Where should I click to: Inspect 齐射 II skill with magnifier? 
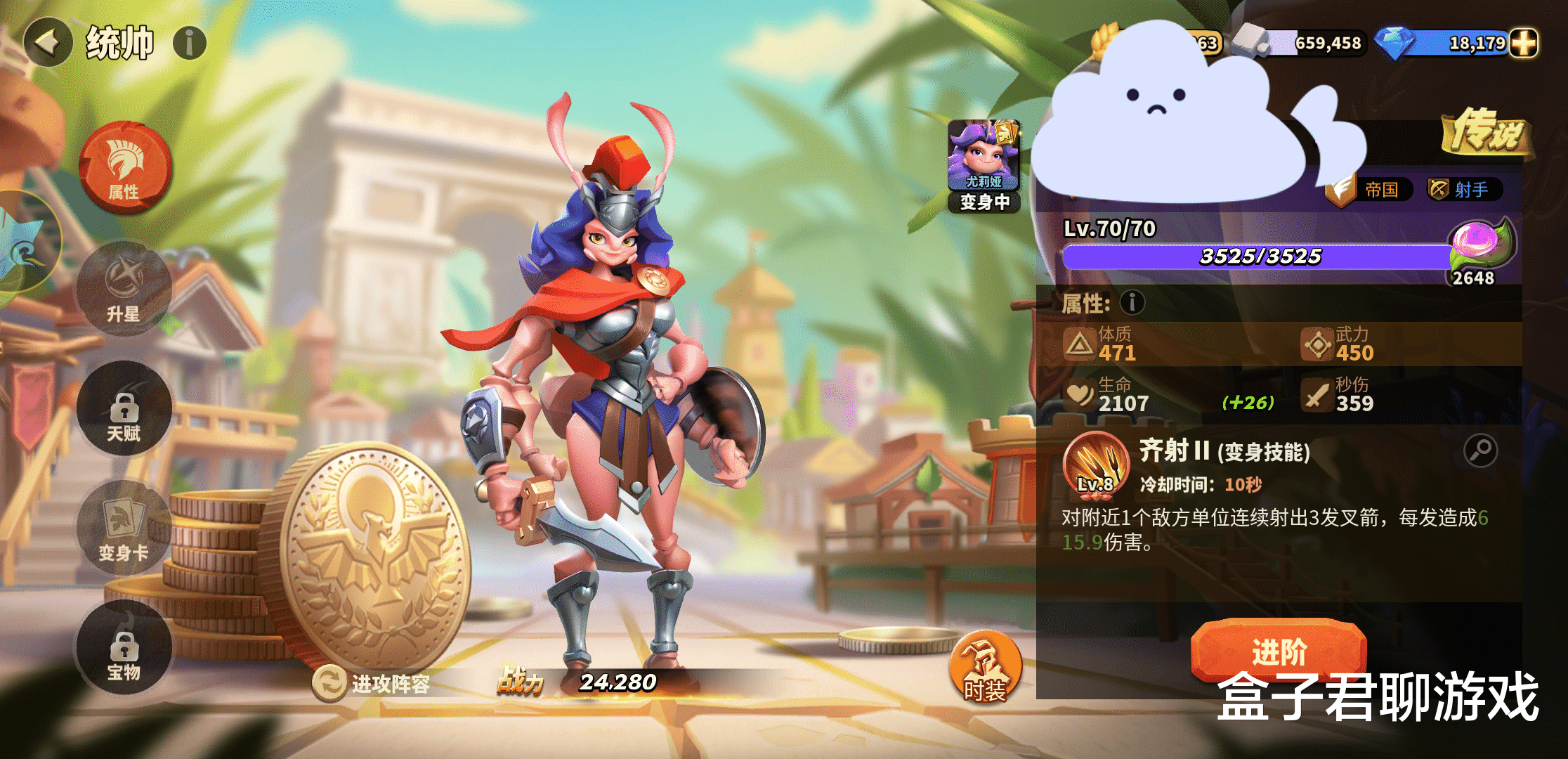coord(1480,450)
